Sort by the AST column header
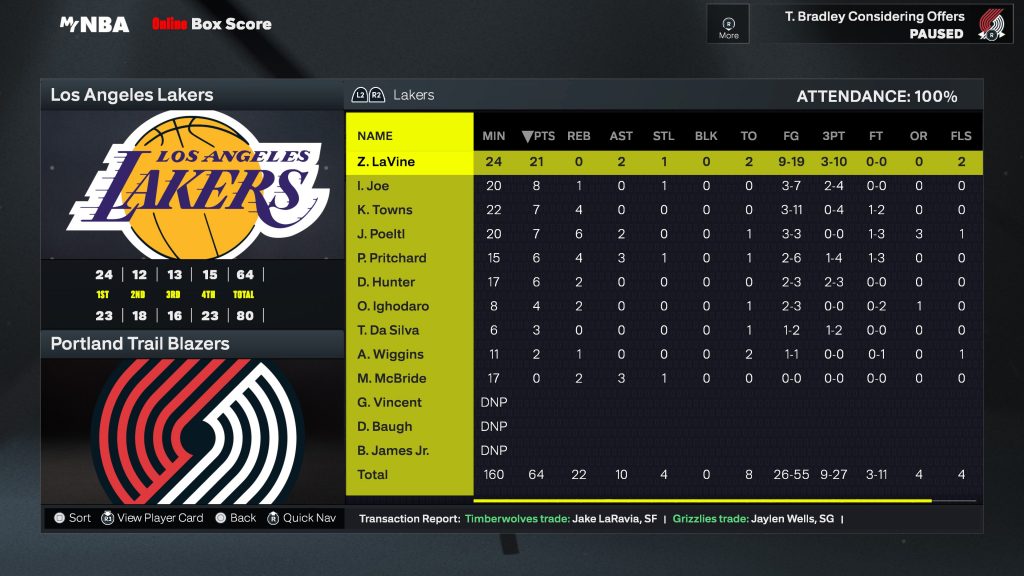The image size is (1024, 576). coord(621,136)
